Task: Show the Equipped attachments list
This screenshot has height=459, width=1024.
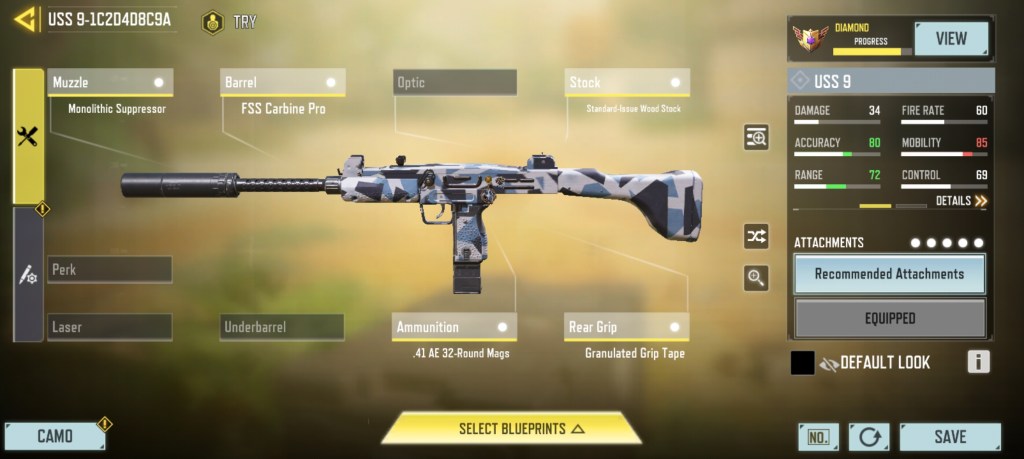Action: click(889, 318)
